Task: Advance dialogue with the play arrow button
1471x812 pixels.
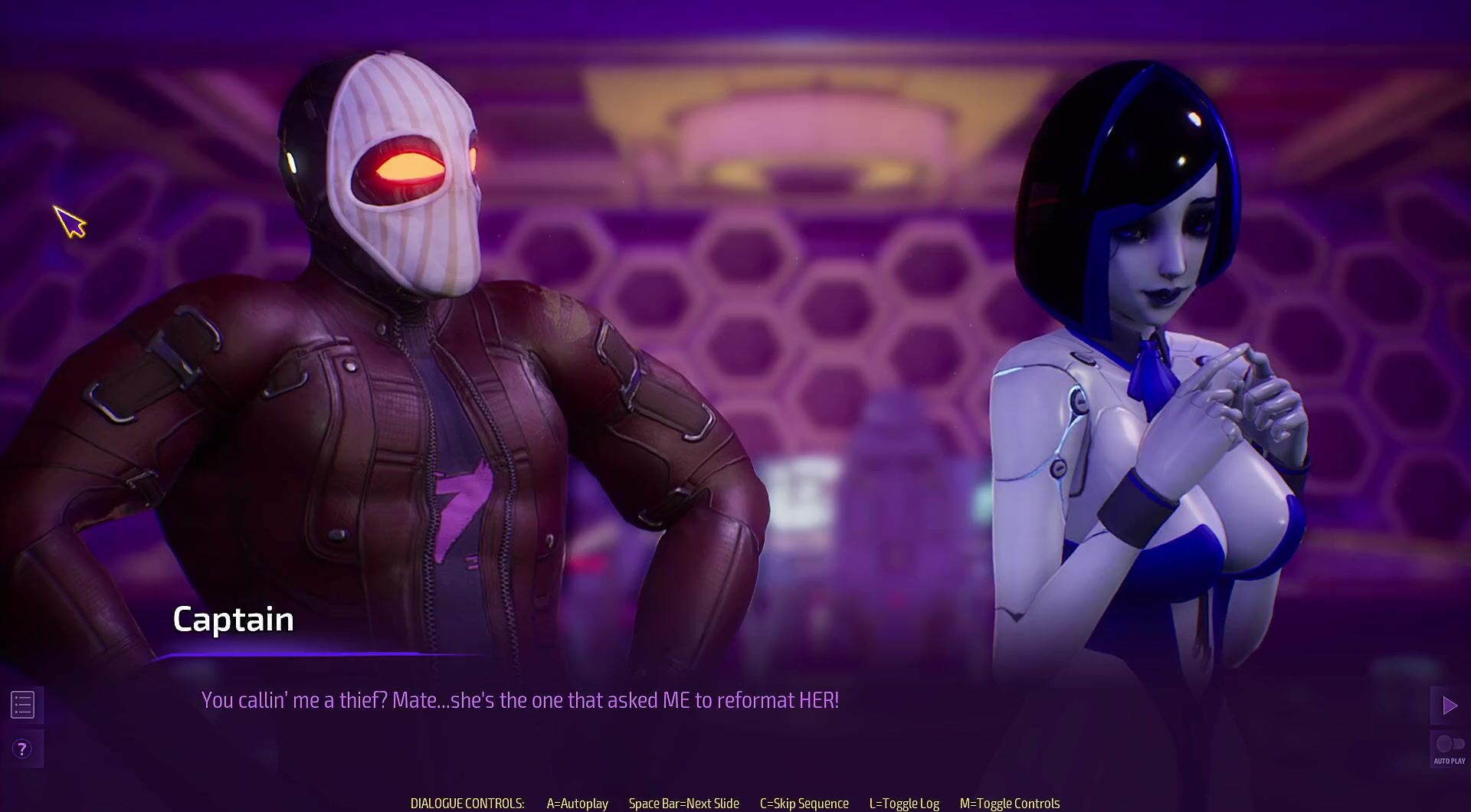Action: click(1449, 706)
